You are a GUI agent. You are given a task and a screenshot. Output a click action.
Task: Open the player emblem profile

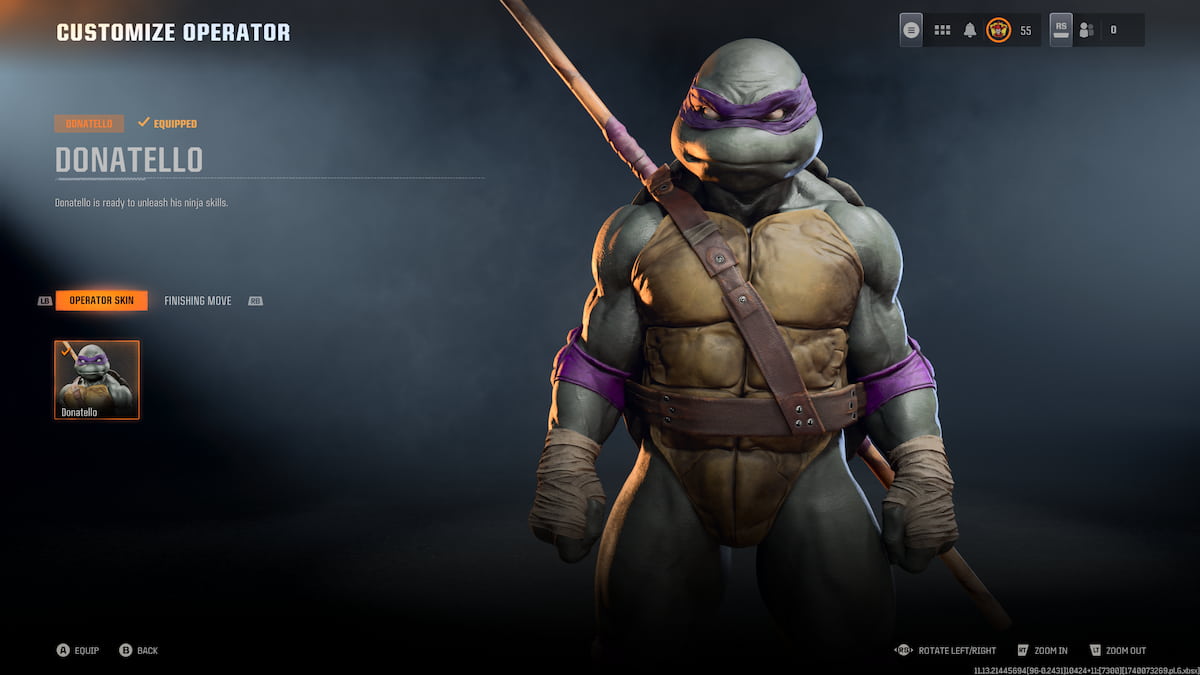[998, 30]
